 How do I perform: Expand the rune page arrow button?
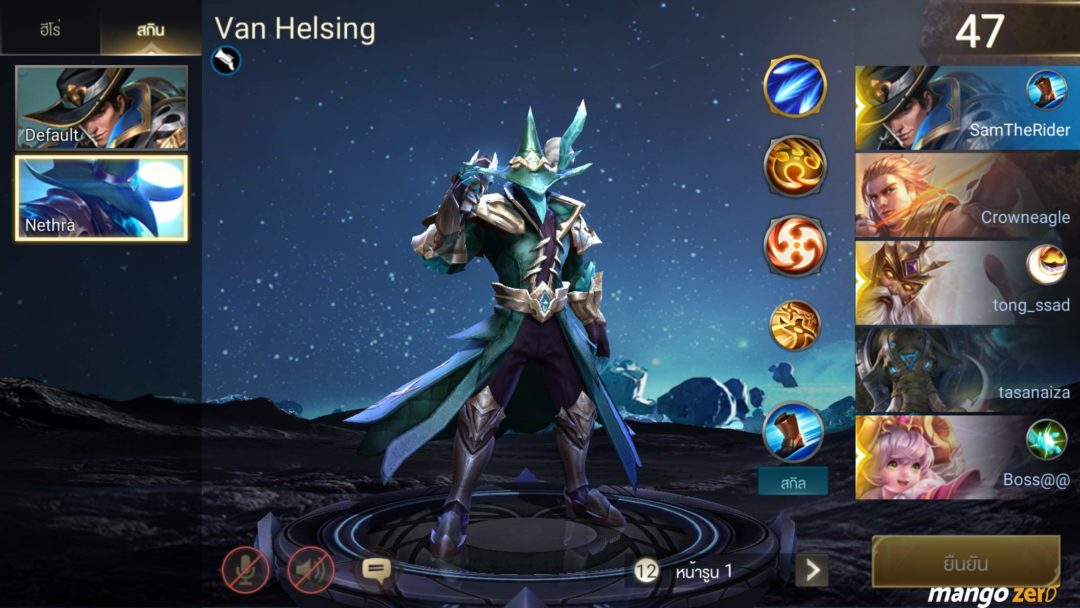812,571
